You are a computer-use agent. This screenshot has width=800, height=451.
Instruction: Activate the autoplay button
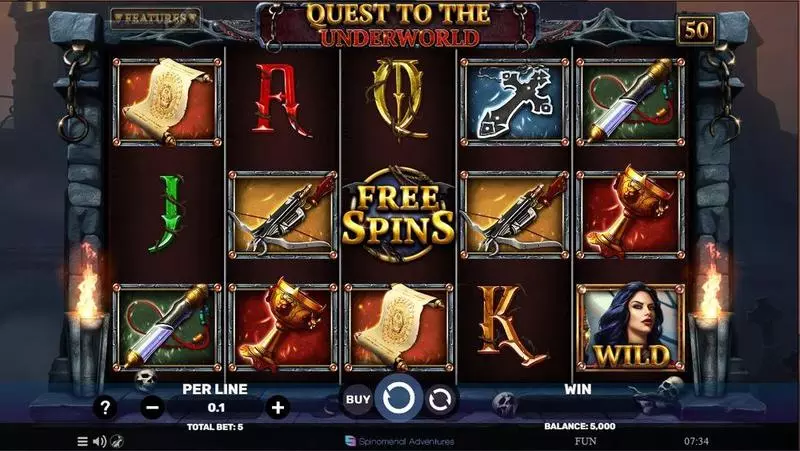(440, 400)
